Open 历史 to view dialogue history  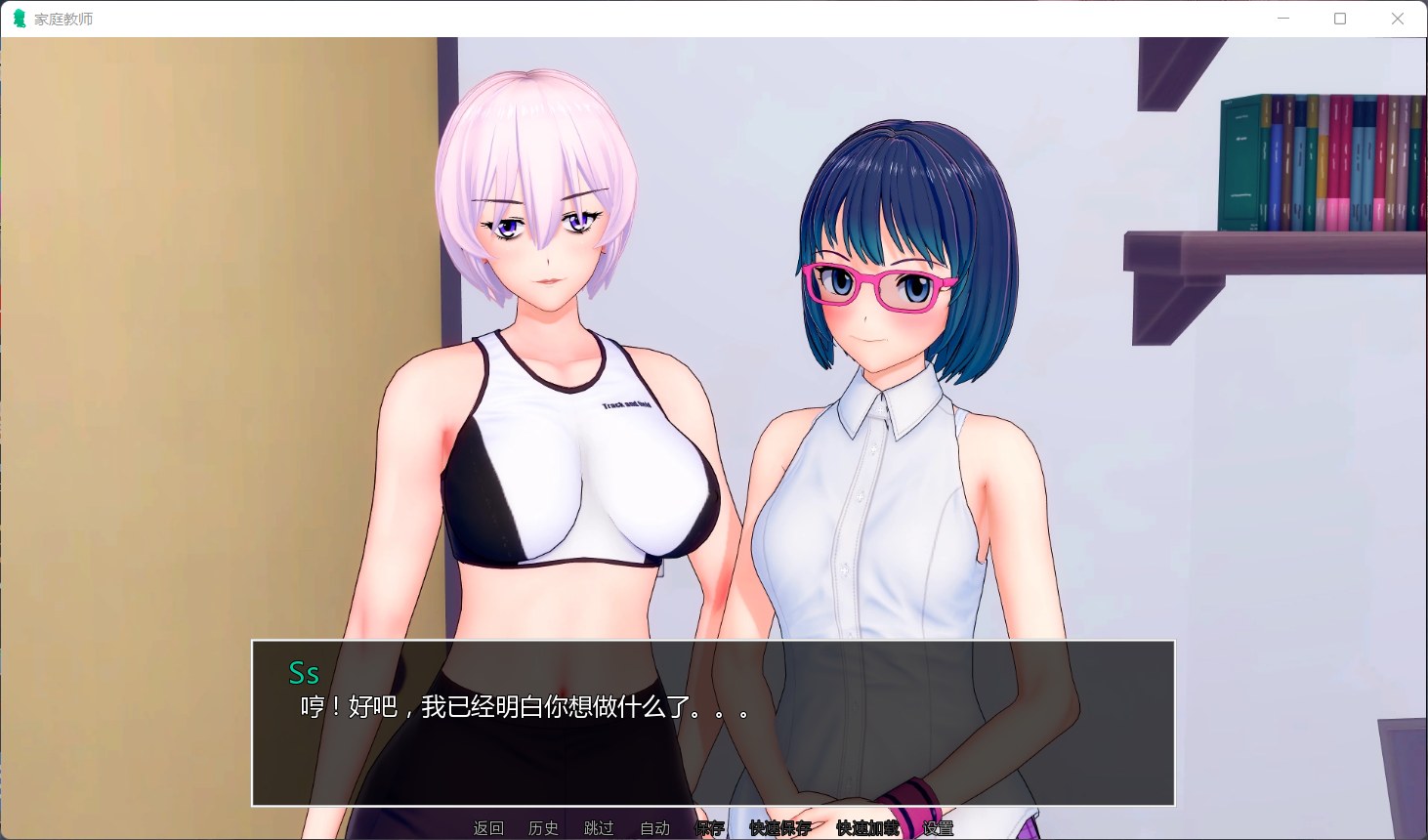tap(543, 828)
